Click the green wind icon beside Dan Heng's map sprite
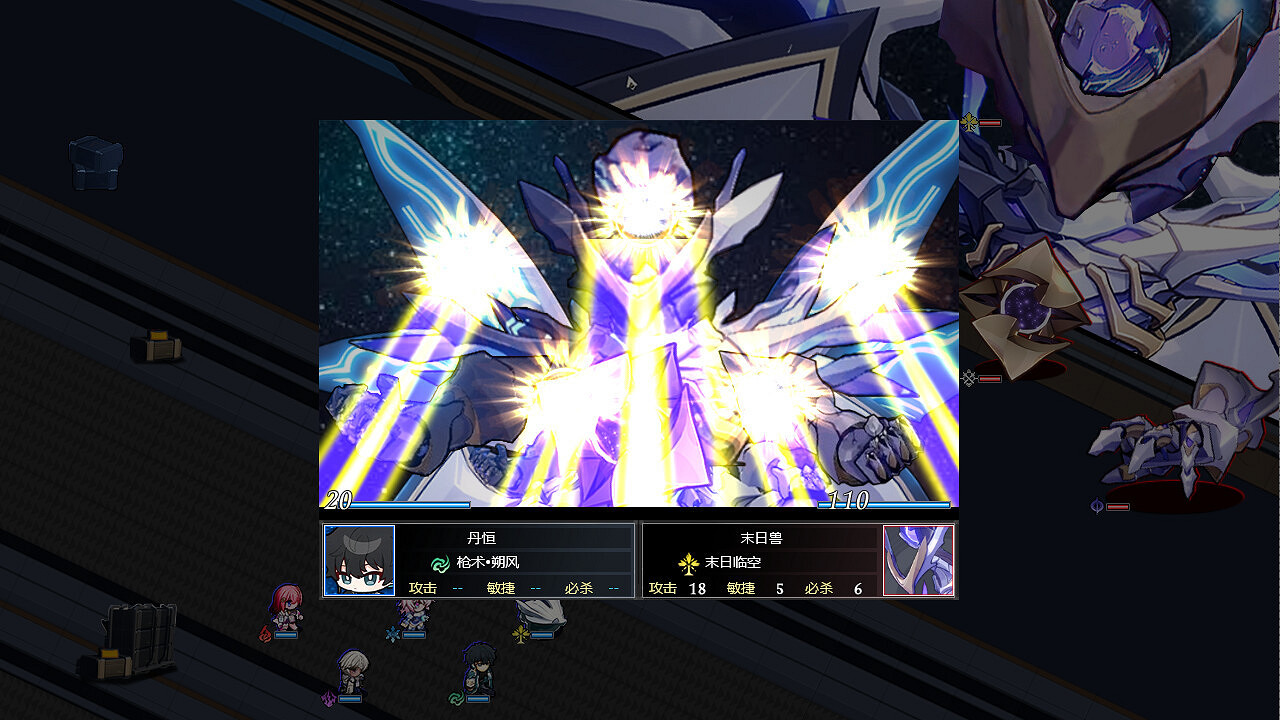Screen dimensions: 1280x720 click(454, 698)
